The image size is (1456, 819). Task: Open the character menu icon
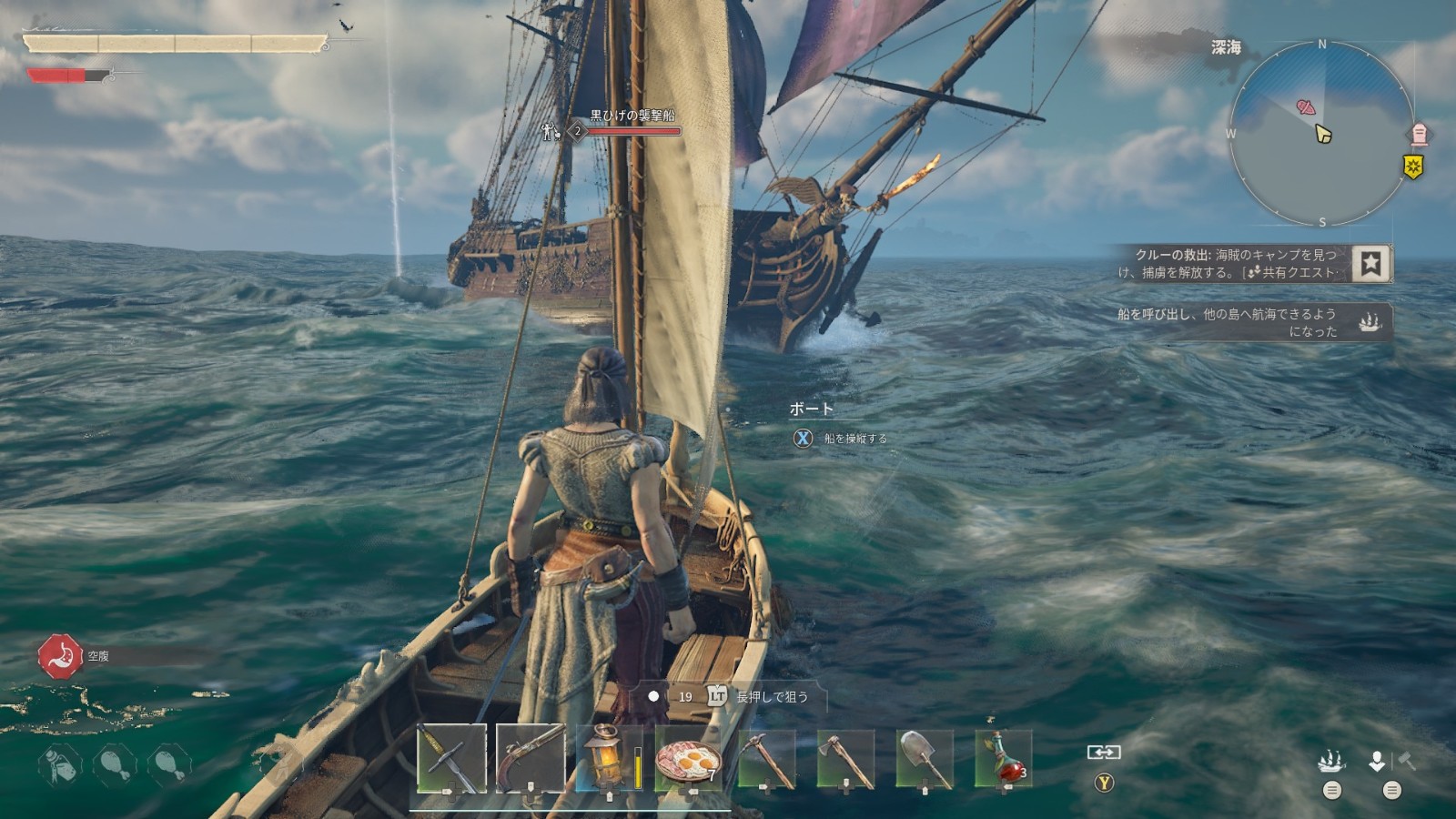click(1377, 761)
